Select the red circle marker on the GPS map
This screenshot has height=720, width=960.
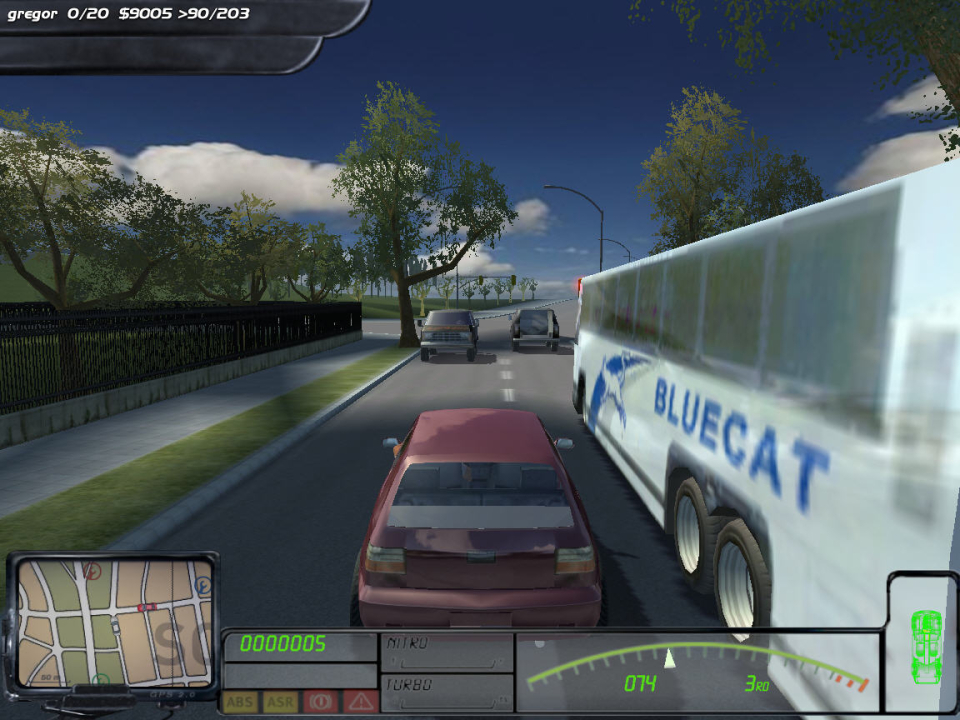(x=92, y=571)
